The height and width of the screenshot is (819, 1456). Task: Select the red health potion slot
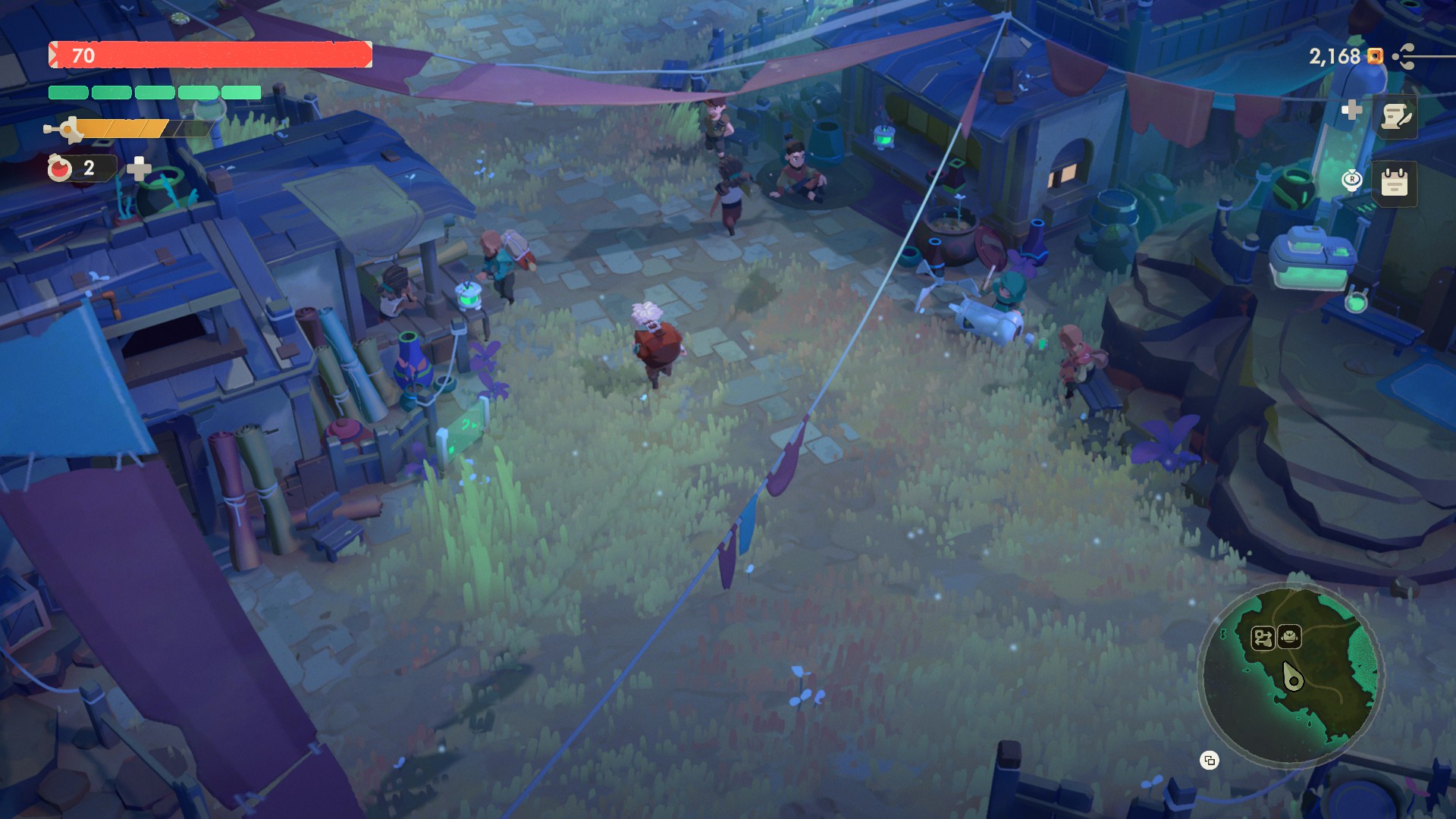[x=61, y=168]
